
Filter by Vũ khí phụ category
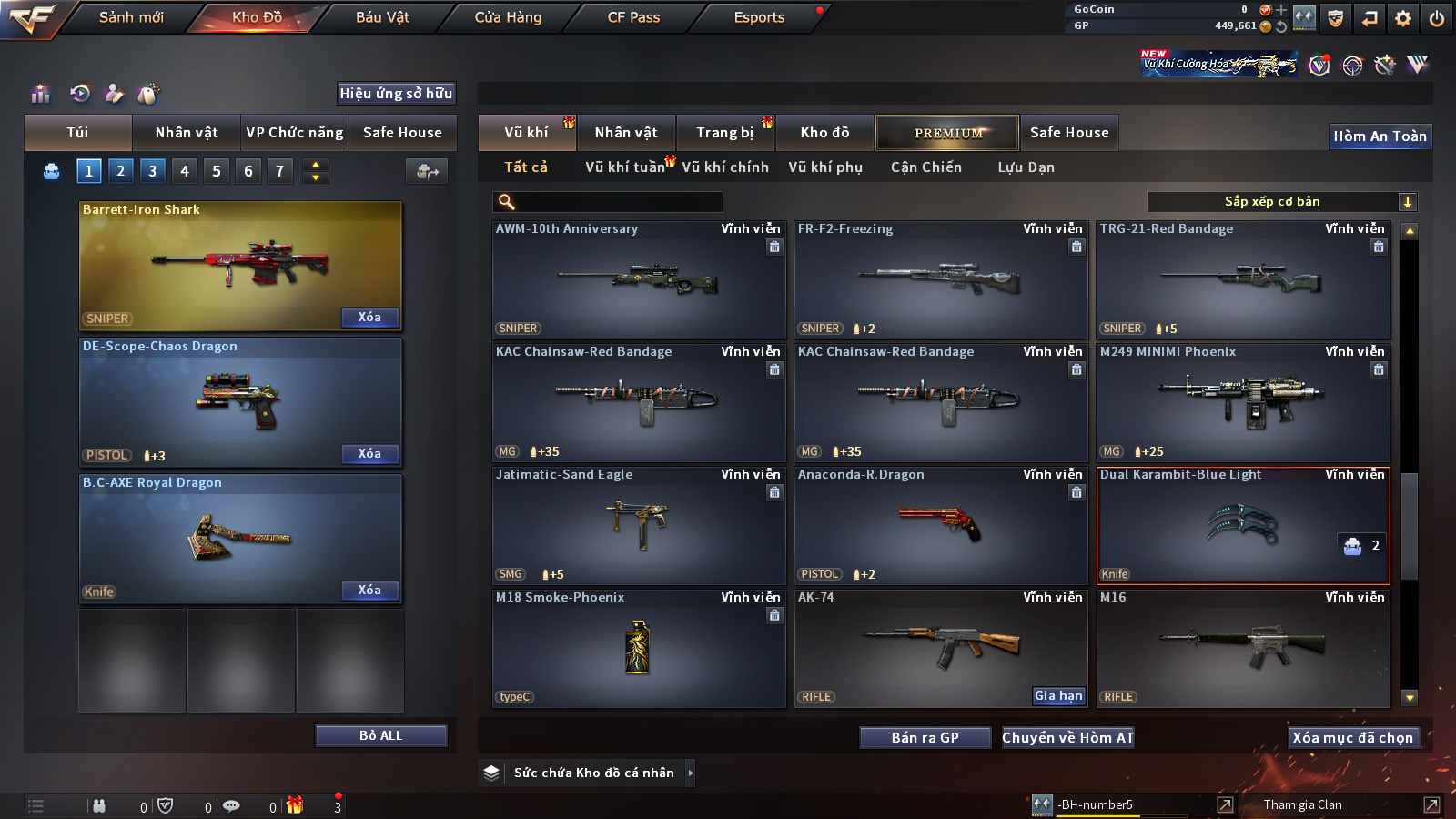click(825, 167)
